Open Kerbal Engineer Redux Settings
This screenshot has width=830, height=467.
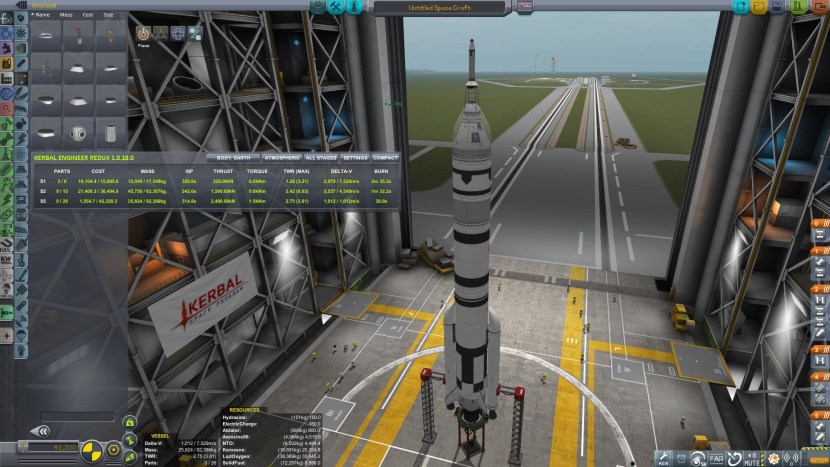point(355,158)
